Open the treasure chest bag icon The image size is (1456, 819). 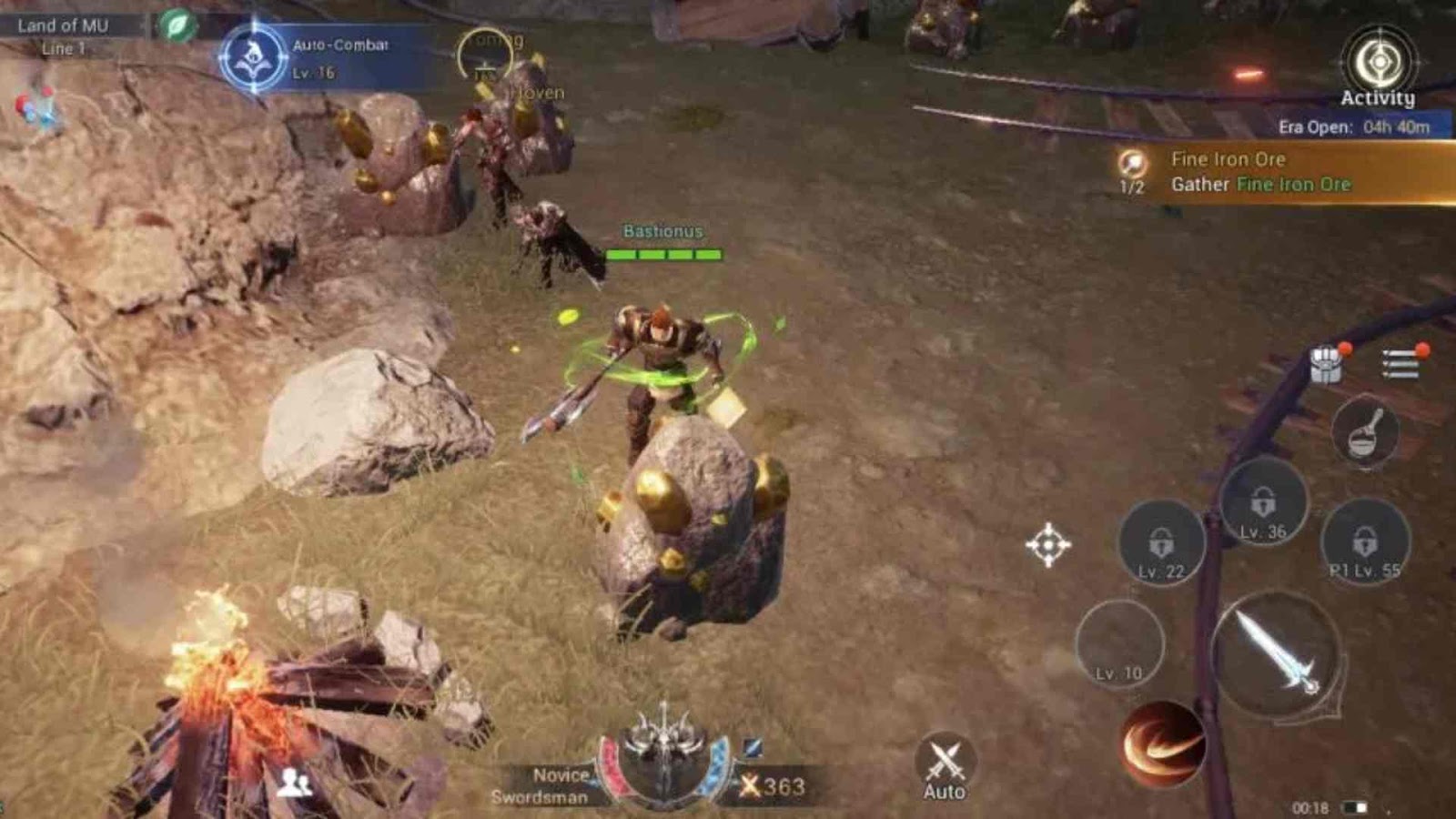[x=1327, y=364]
